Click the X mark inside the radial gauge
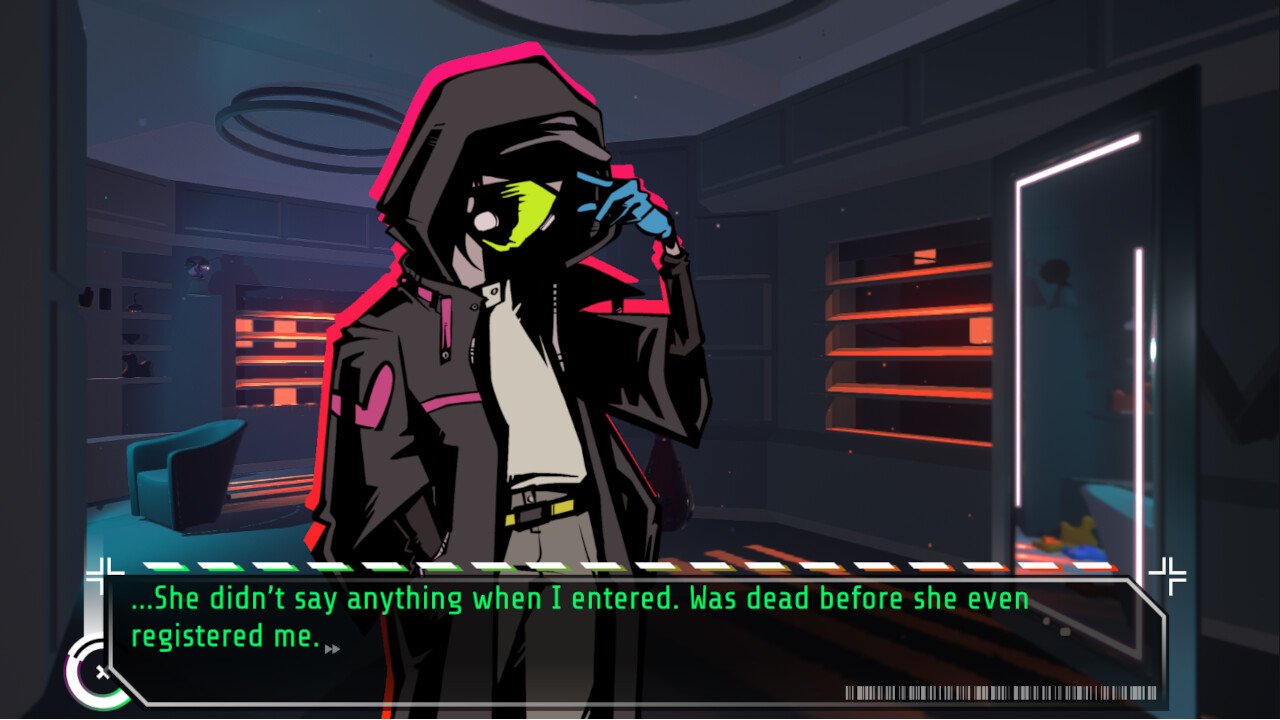 [102, 672]
